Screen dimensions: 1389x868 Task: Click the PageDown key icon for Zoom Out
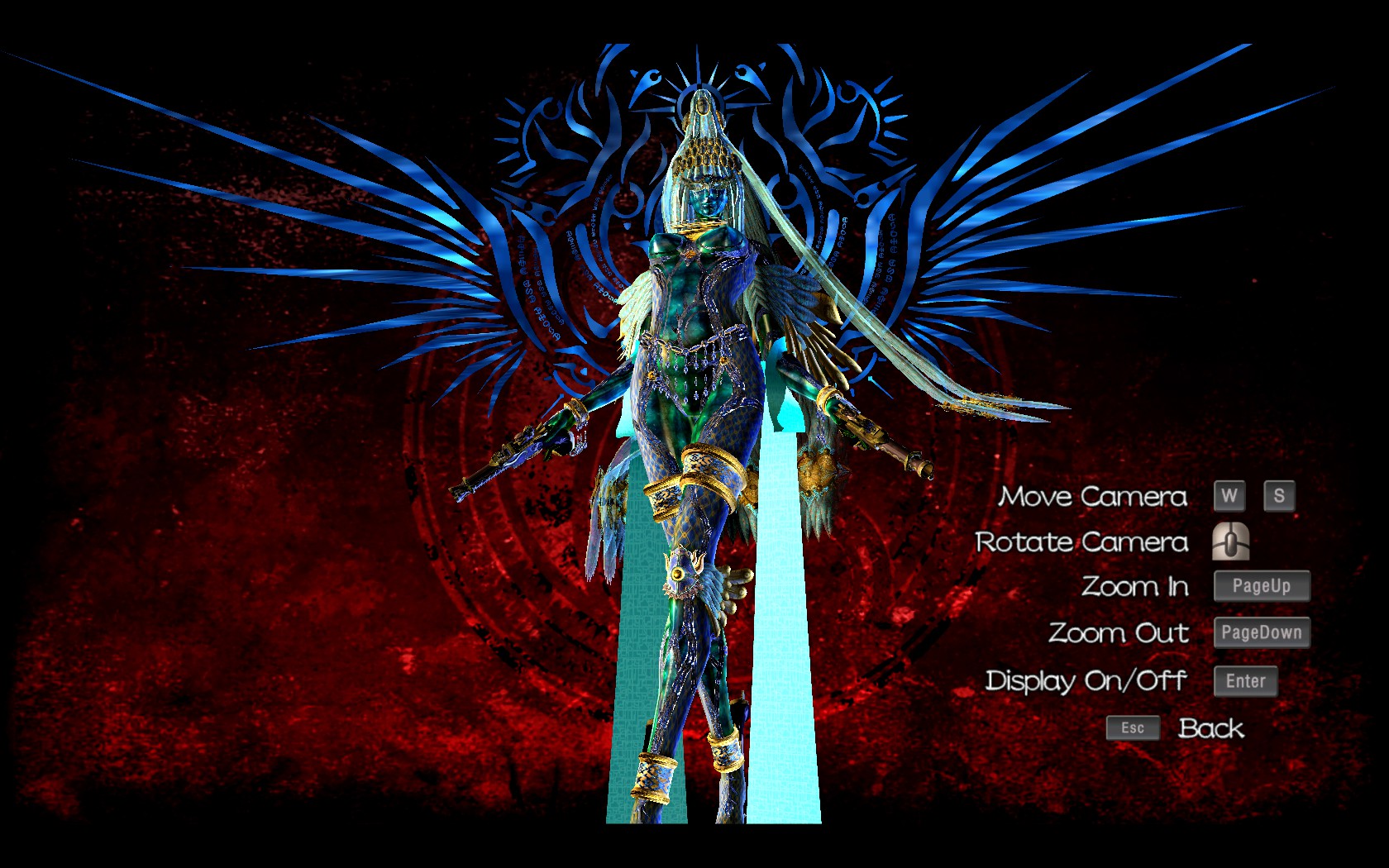click(1261, 632)
